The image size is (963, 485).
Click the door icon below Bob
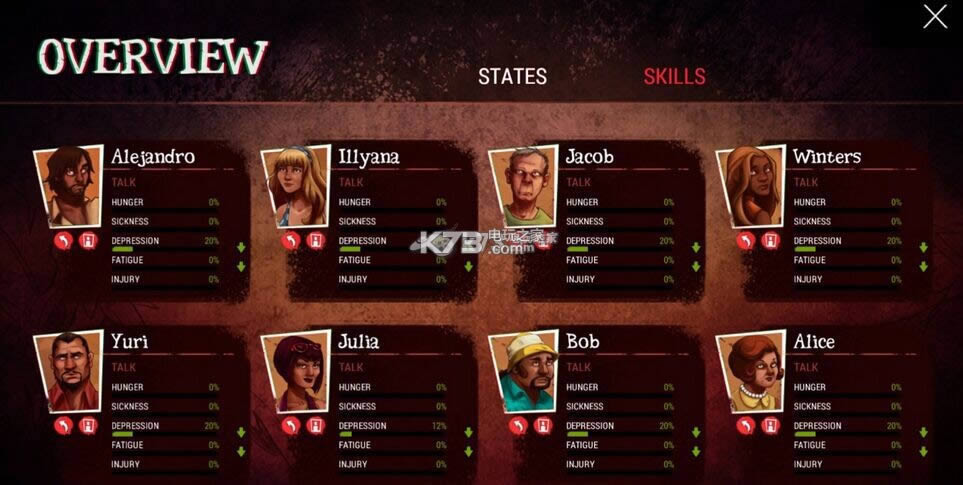click(x=543, y=426)
